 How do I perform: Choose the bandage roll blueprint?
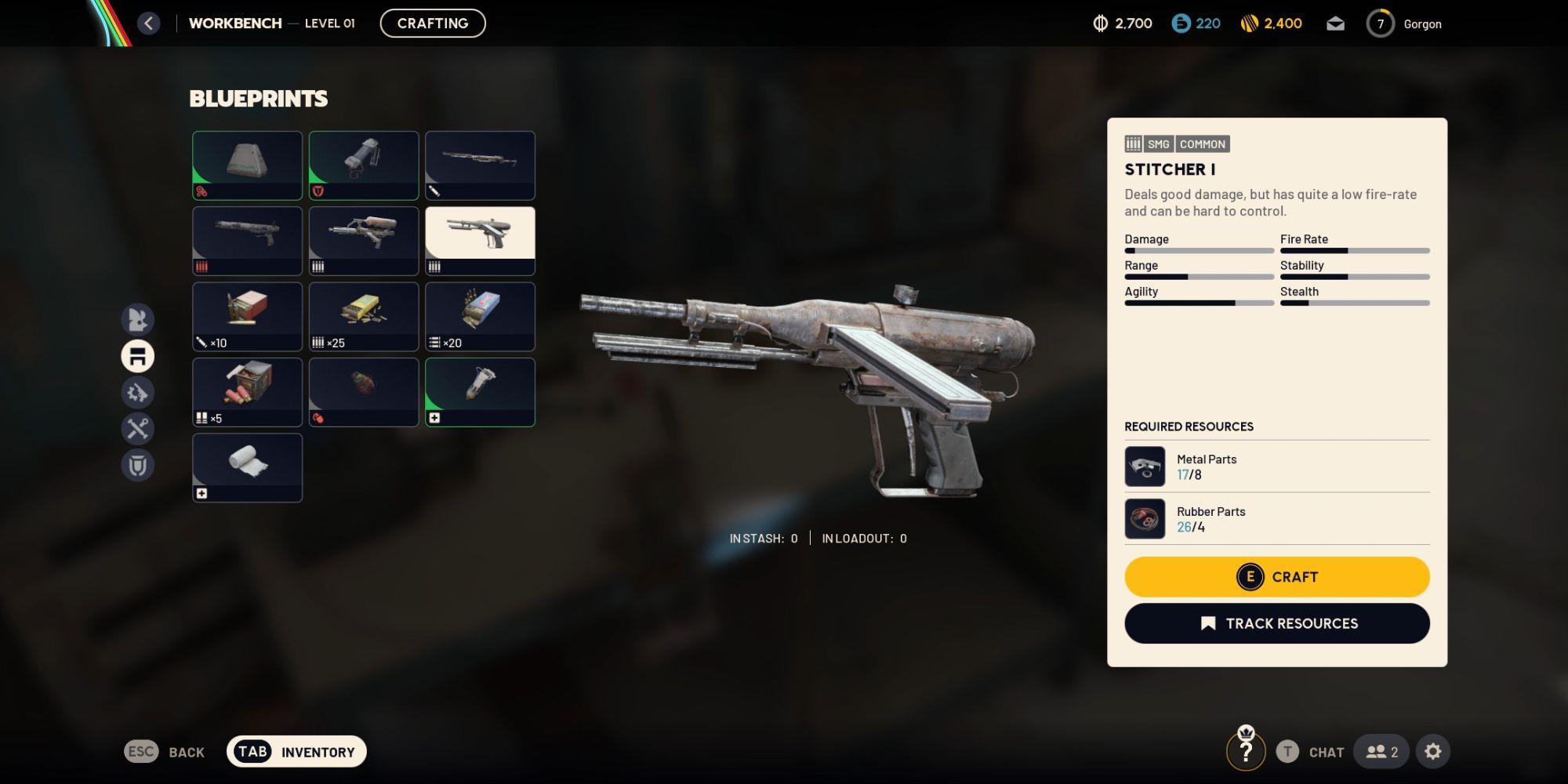tap(247, 467)
